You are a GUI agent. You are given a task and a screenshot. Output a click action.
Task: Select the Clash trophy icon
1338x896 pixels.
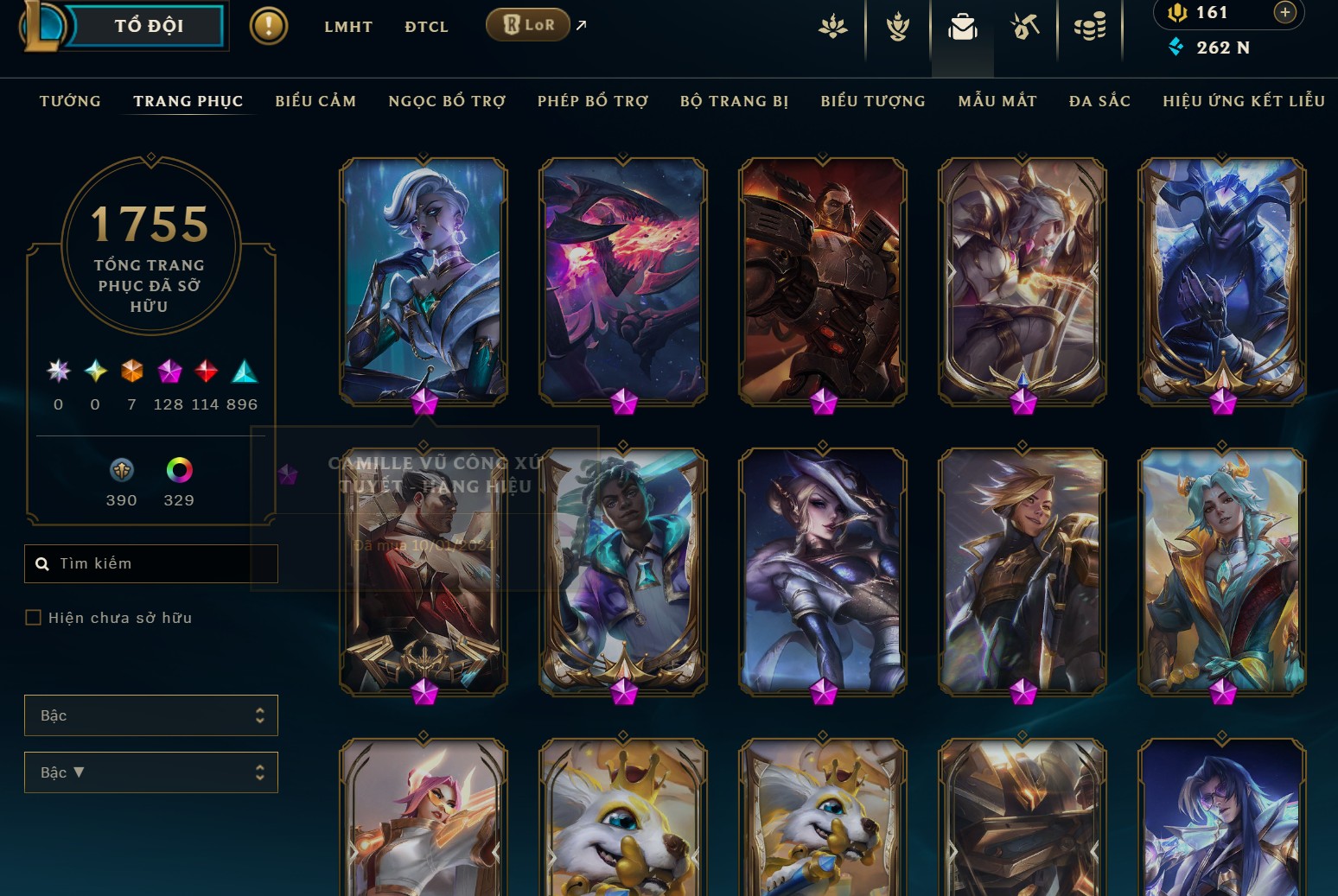pyautogui.click(x=898, y=27)
